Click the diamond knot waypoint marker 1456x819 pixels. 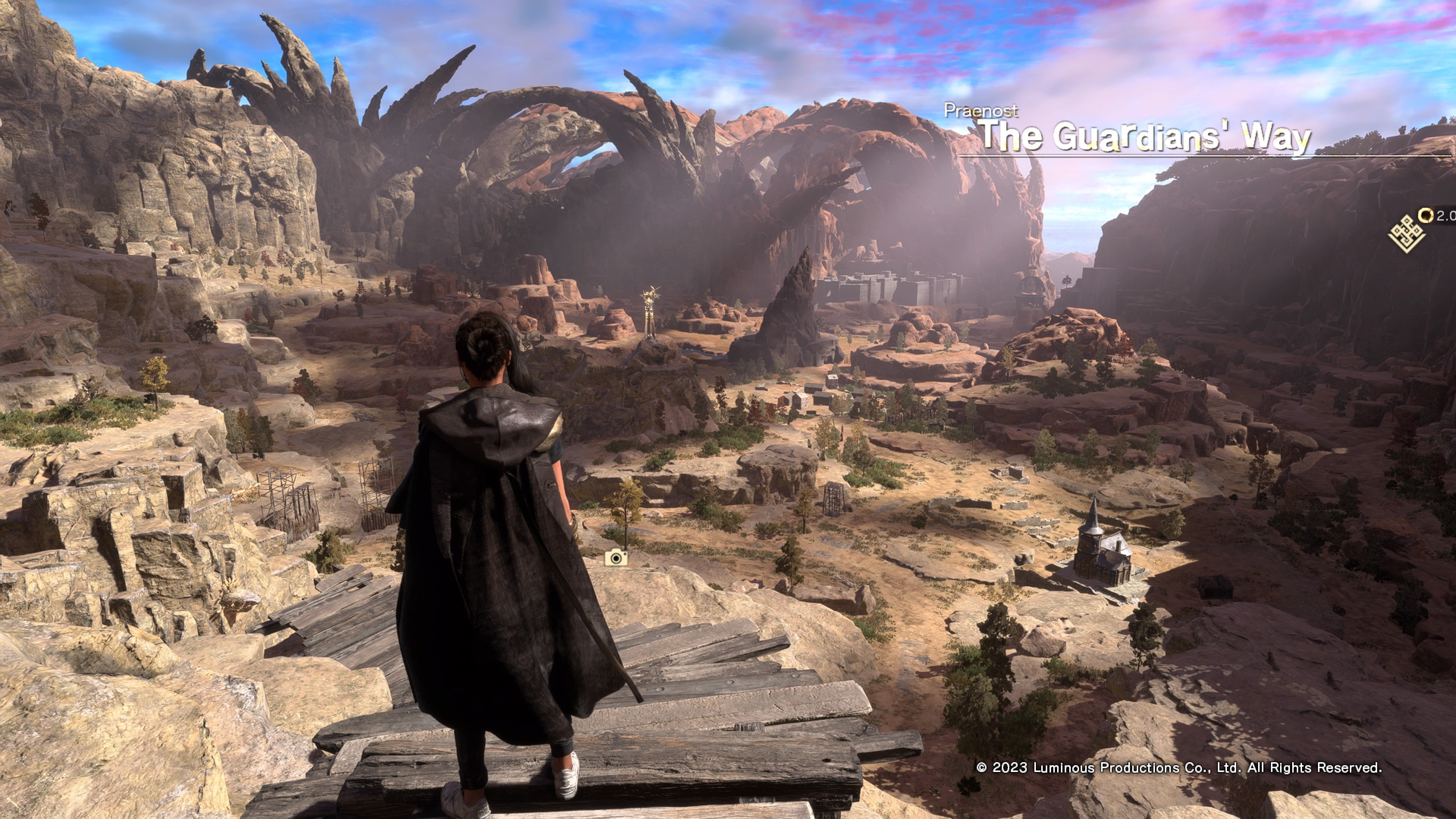point(1406,234)
